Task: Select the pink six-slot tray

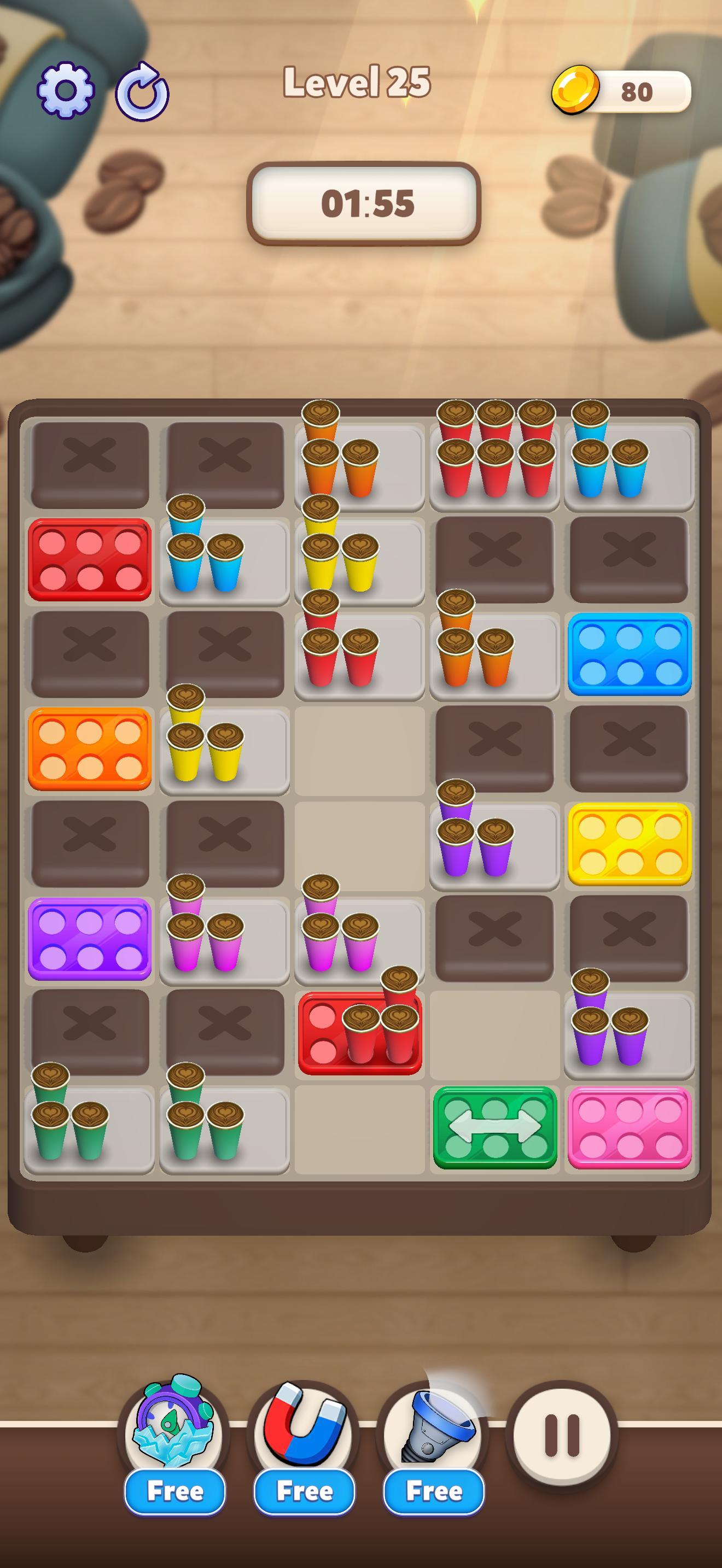Action: click(x=631, y=1128)
